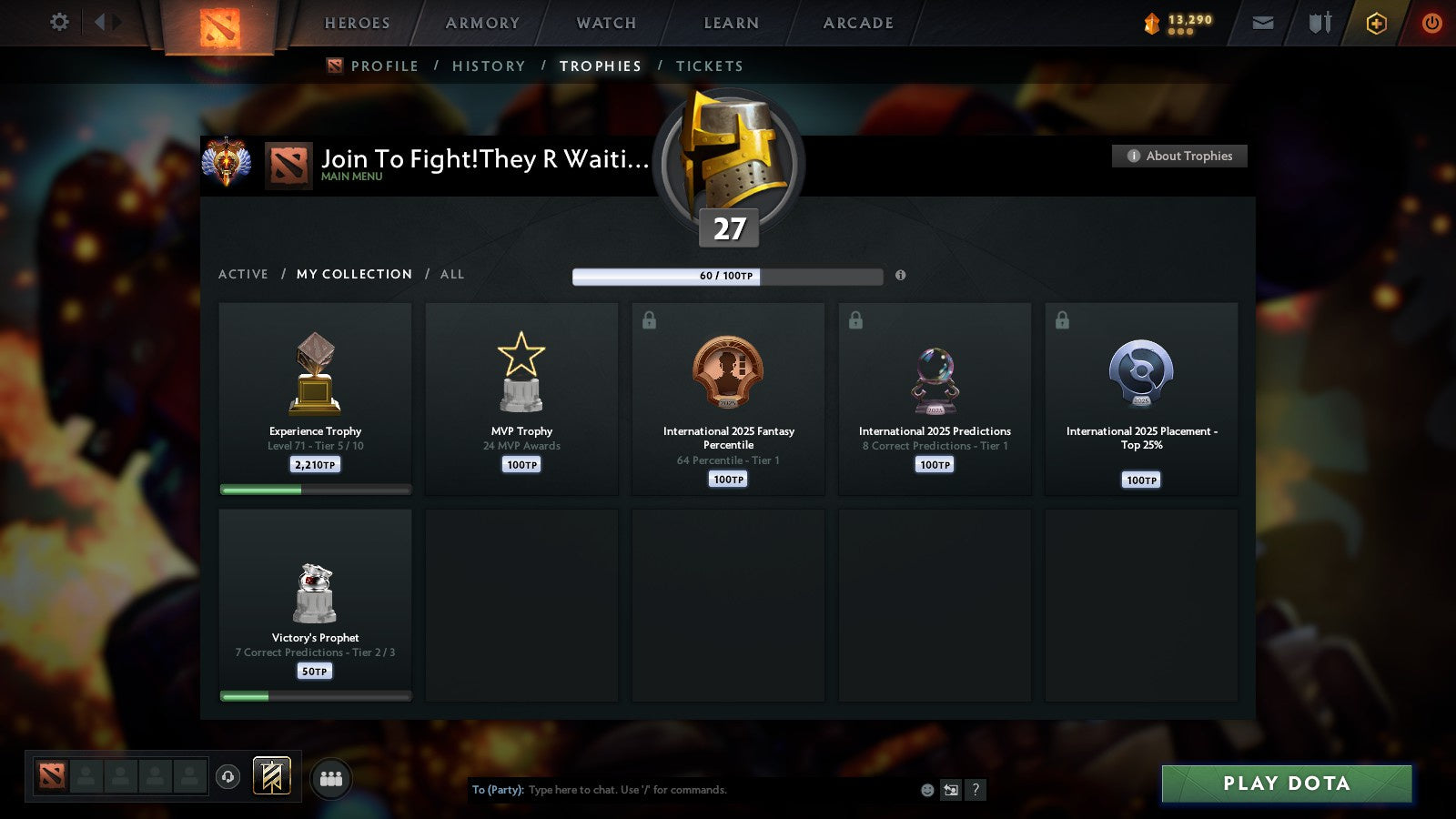Viewport: 1456px width, 819px height.
Task: Click the emoticon smiley icon in the chat bar
Action: 926,790
